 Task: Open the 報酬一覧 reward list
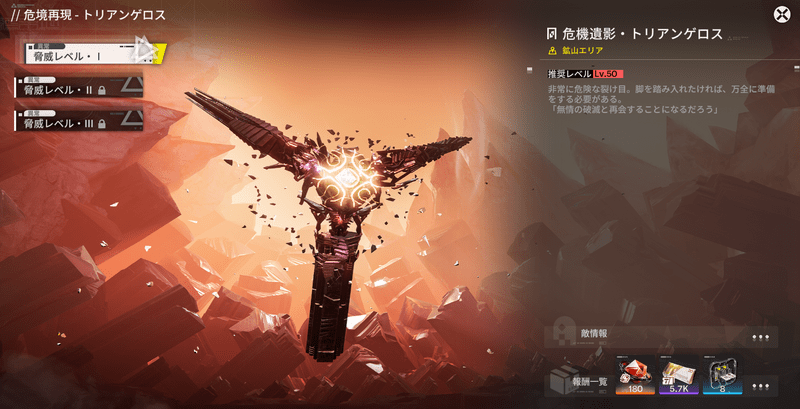580,380
